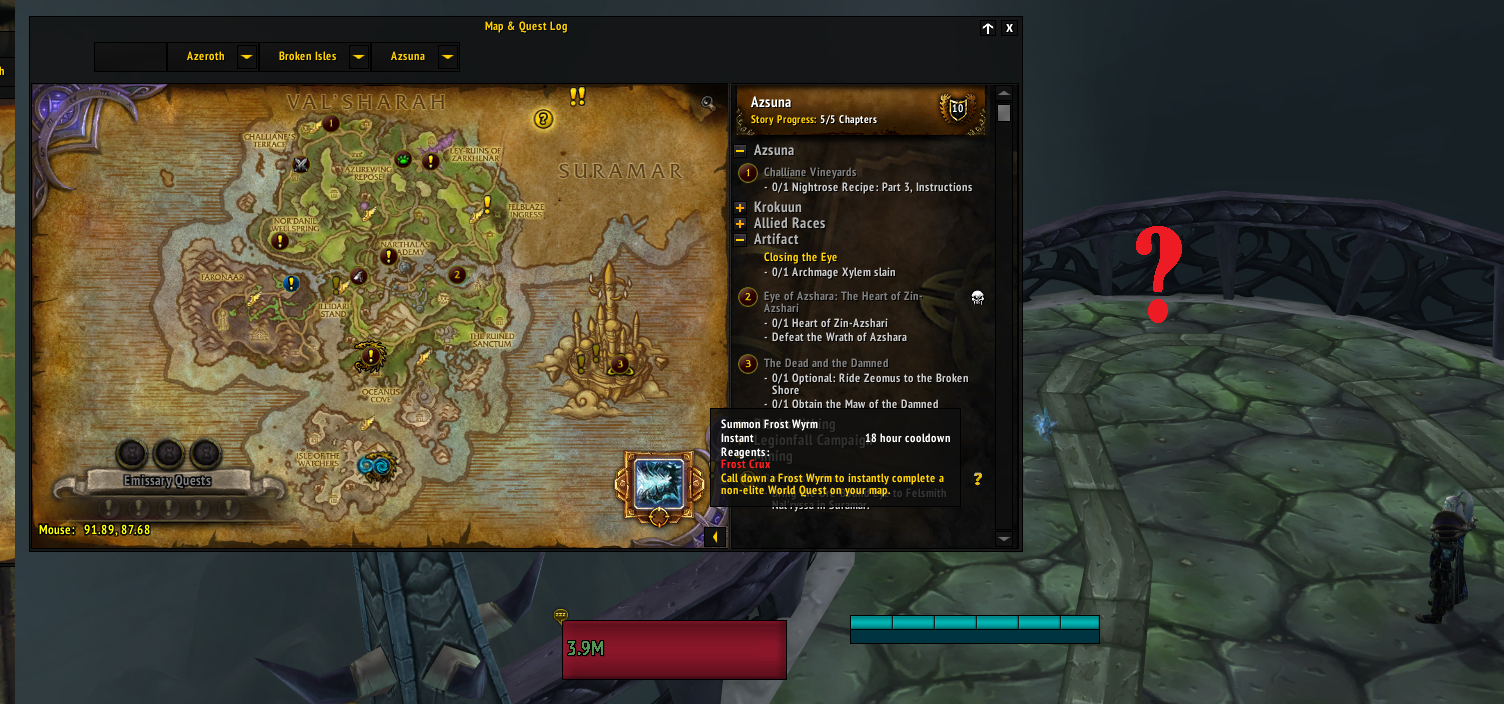Maximize the map with the arrow button
The height and width of the screenshot is (704, 1504).
tap(988, 28)
